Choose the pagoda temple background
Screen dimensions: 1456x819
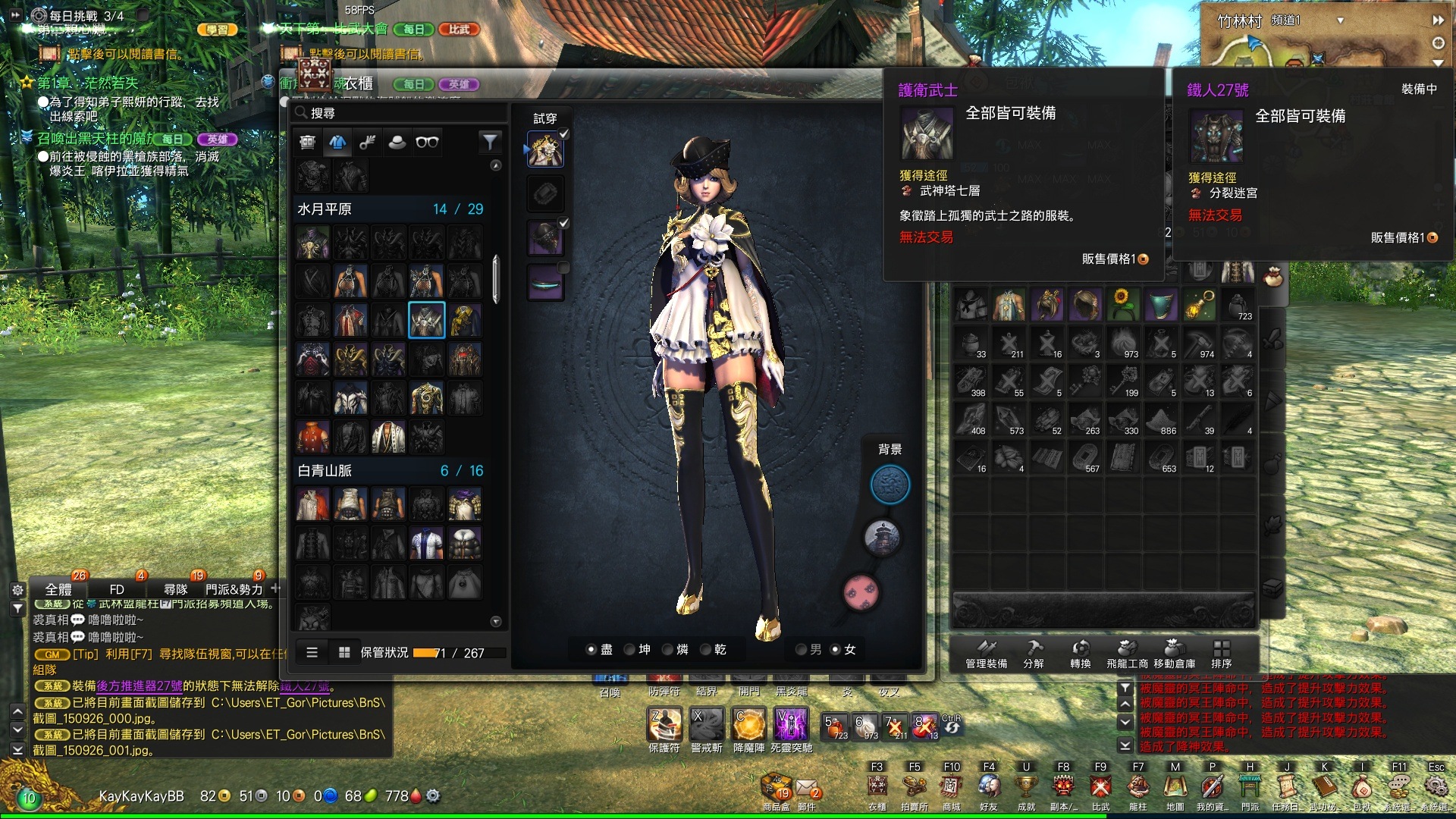(882, 538)
